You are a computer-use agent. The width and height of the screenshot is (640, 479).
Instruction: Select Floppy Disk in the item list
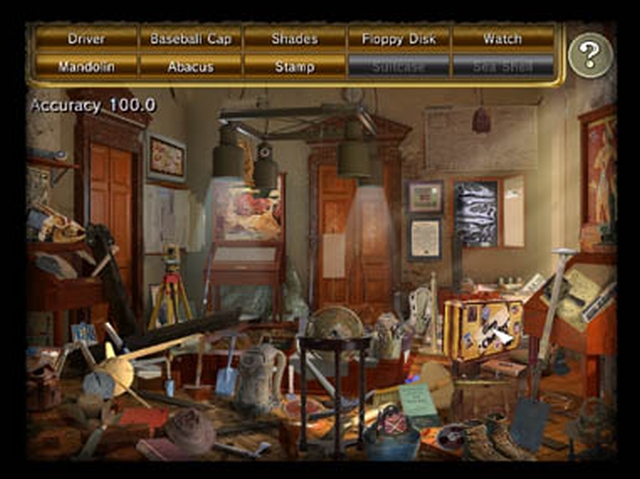point(398,39)
